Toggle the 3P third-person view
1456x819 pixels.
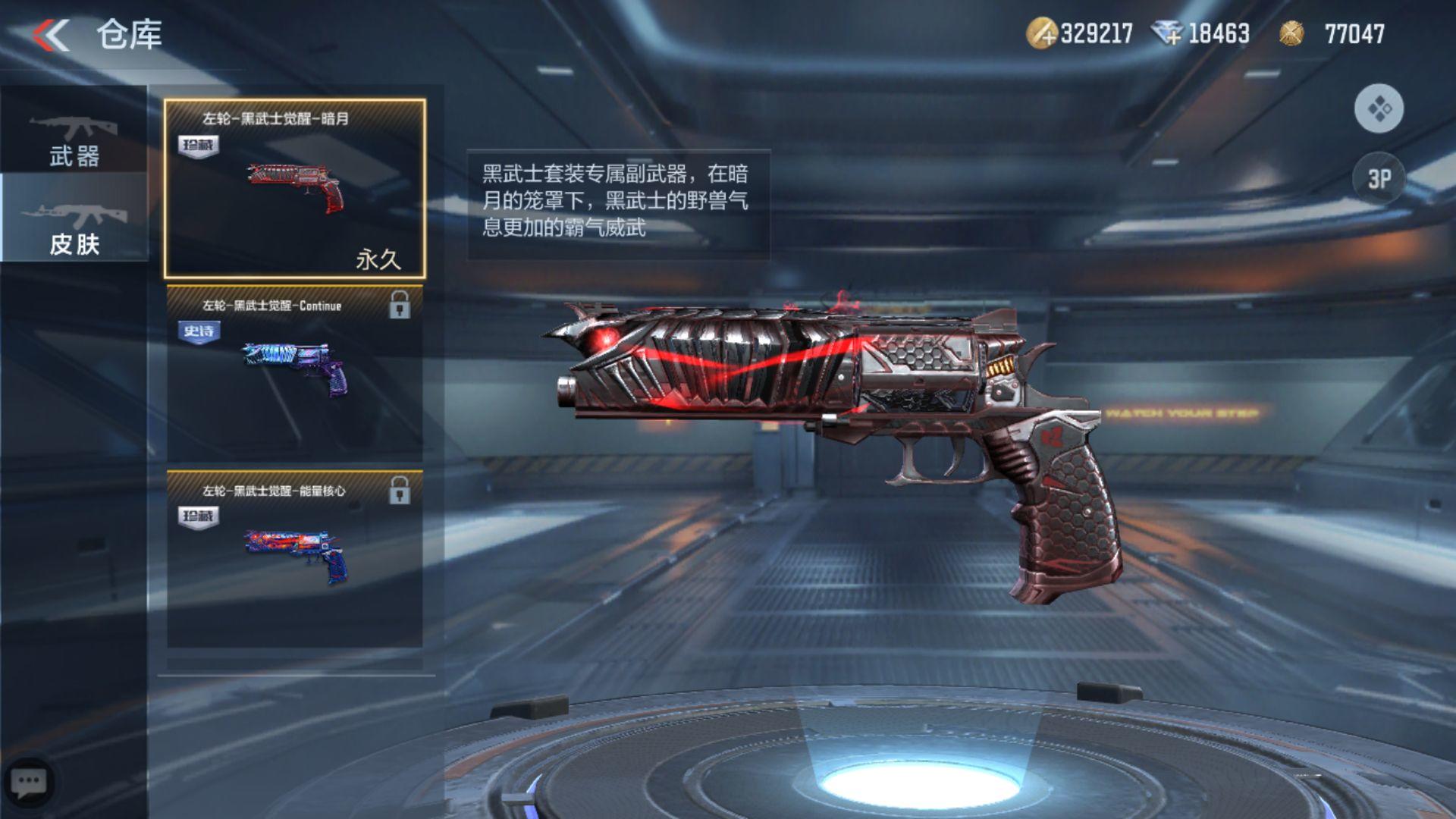[1379, 179]
